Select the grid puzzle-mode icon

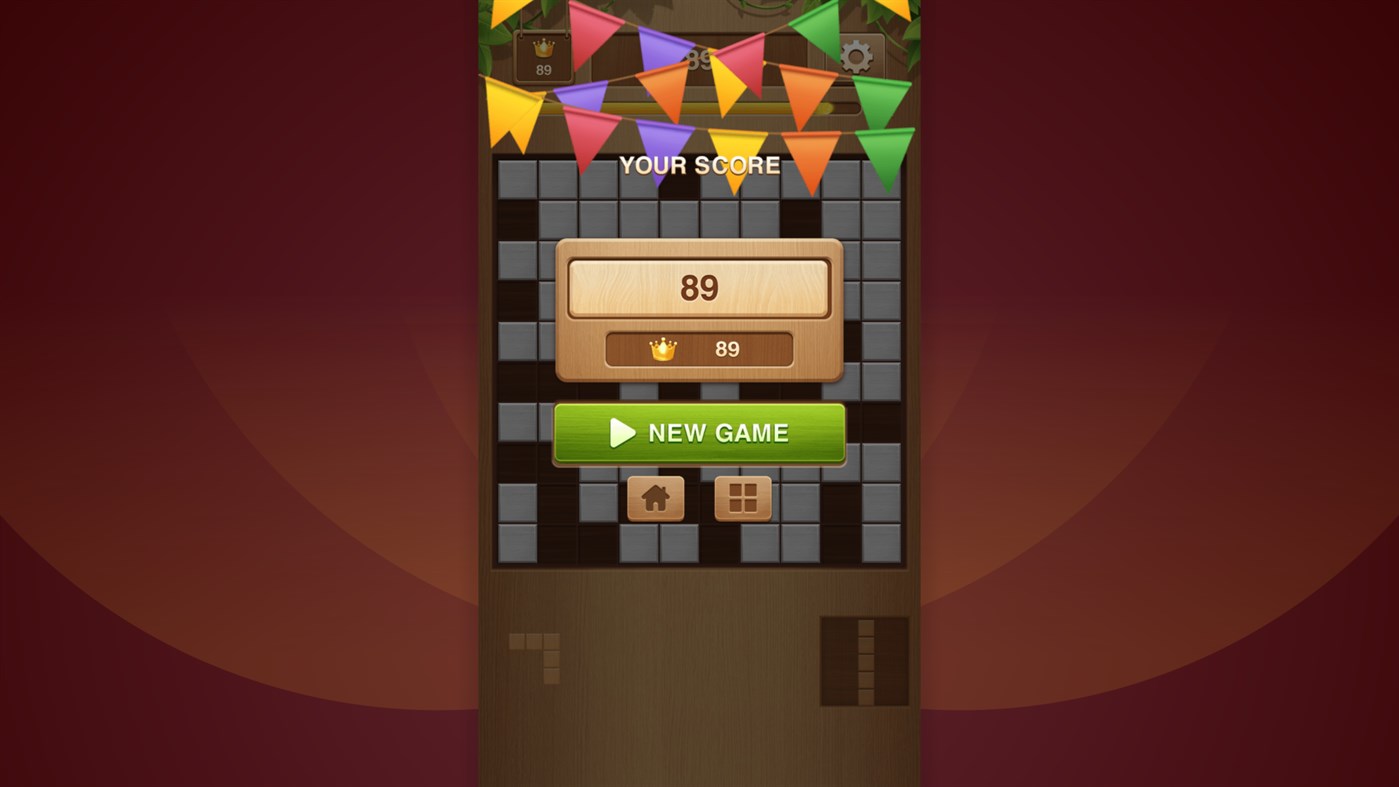pyautogui.click(x=742, y=497)
